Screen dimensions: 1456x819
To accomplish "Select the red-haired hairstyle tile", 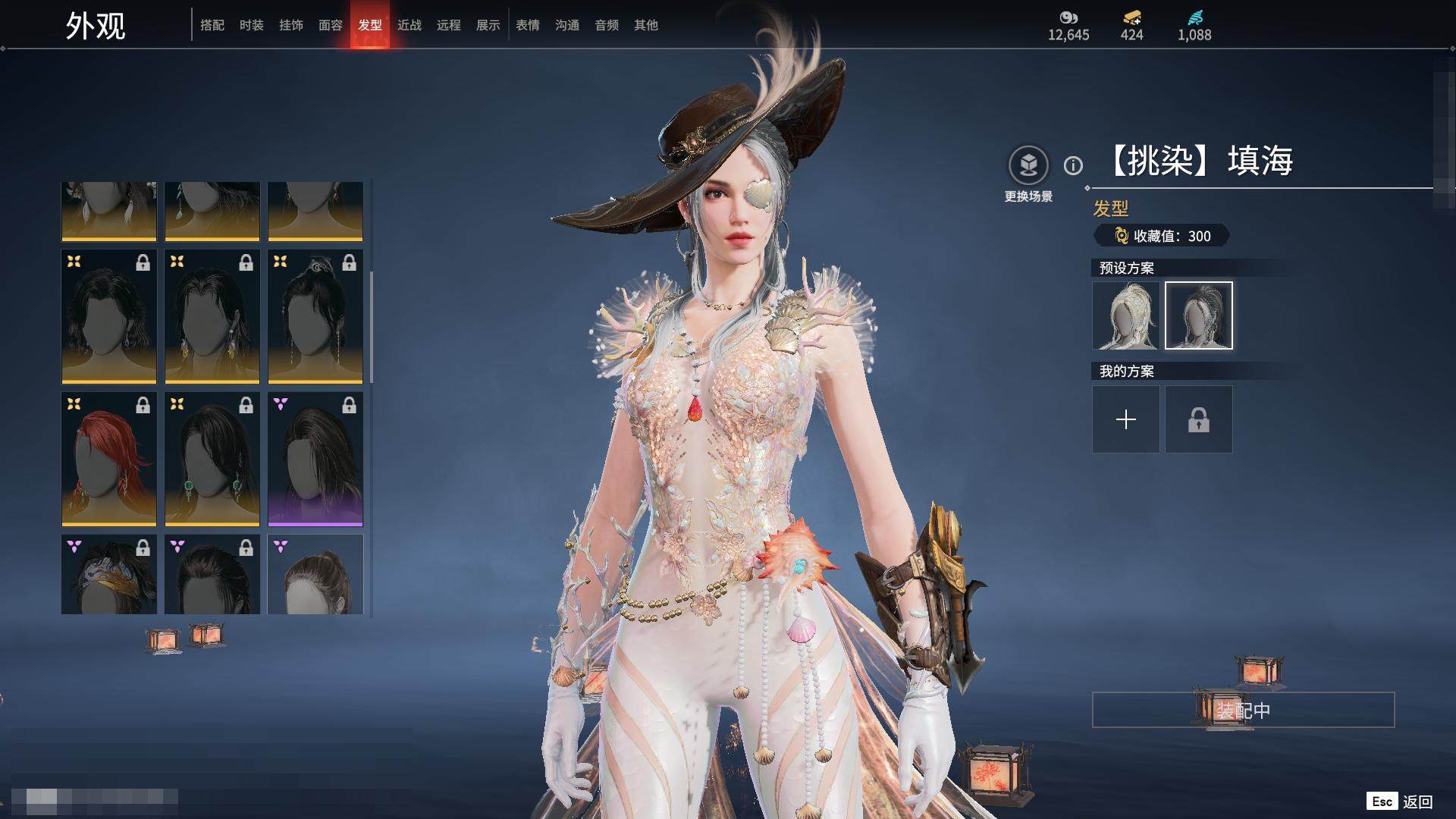I will [x=109, y=459].
